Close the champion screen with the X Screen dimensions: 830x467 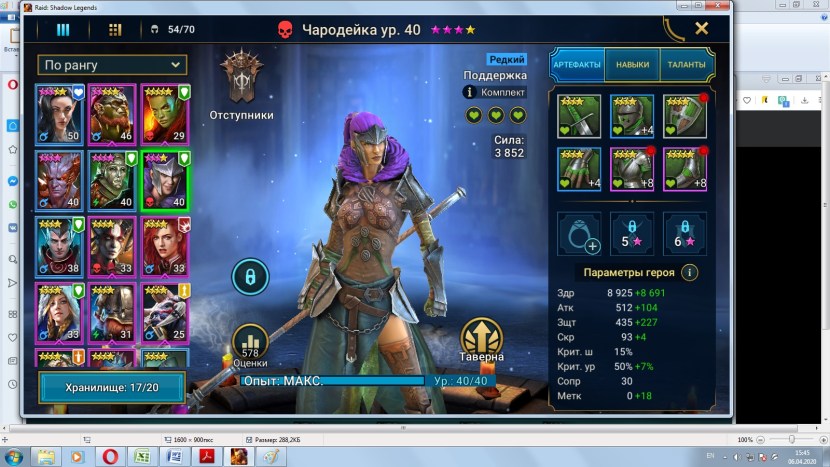[702, 29]
